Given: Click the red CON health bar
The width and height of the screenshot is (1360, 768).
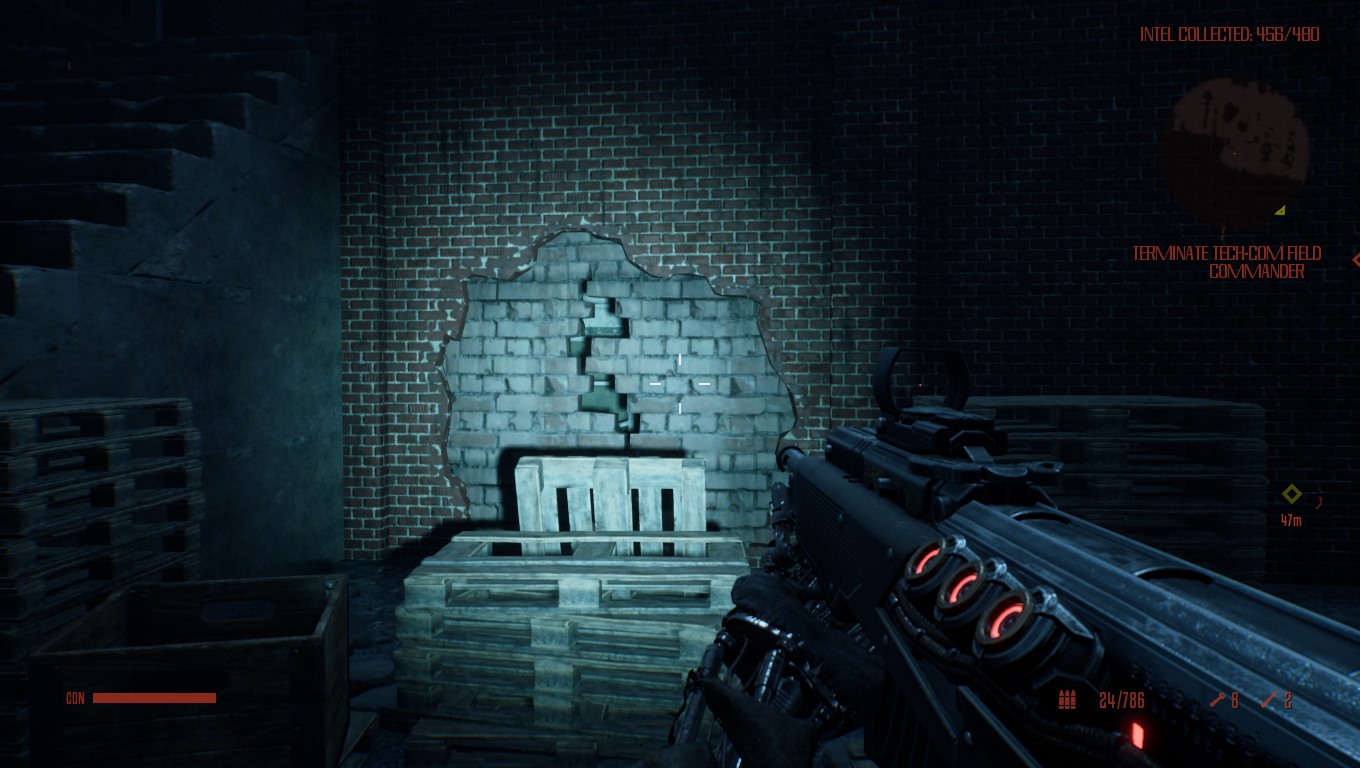Looking at the screenshot, I should (x=154, y=697).
